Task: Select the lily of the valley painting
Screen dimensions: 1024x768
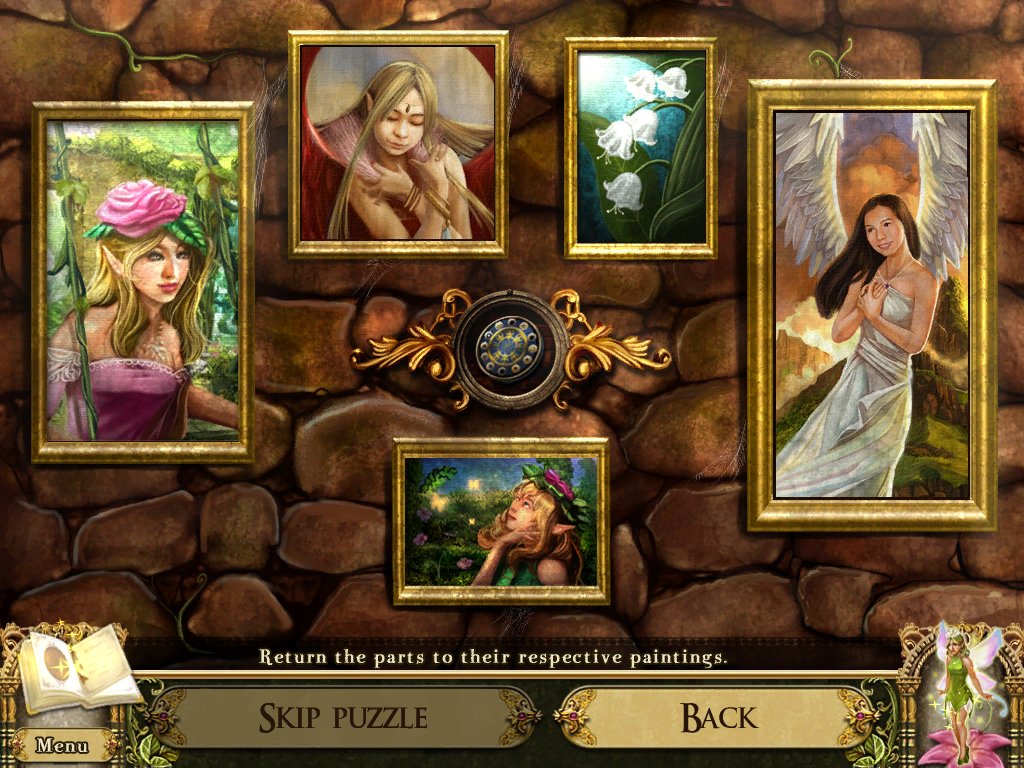Action: click(641, 148)
